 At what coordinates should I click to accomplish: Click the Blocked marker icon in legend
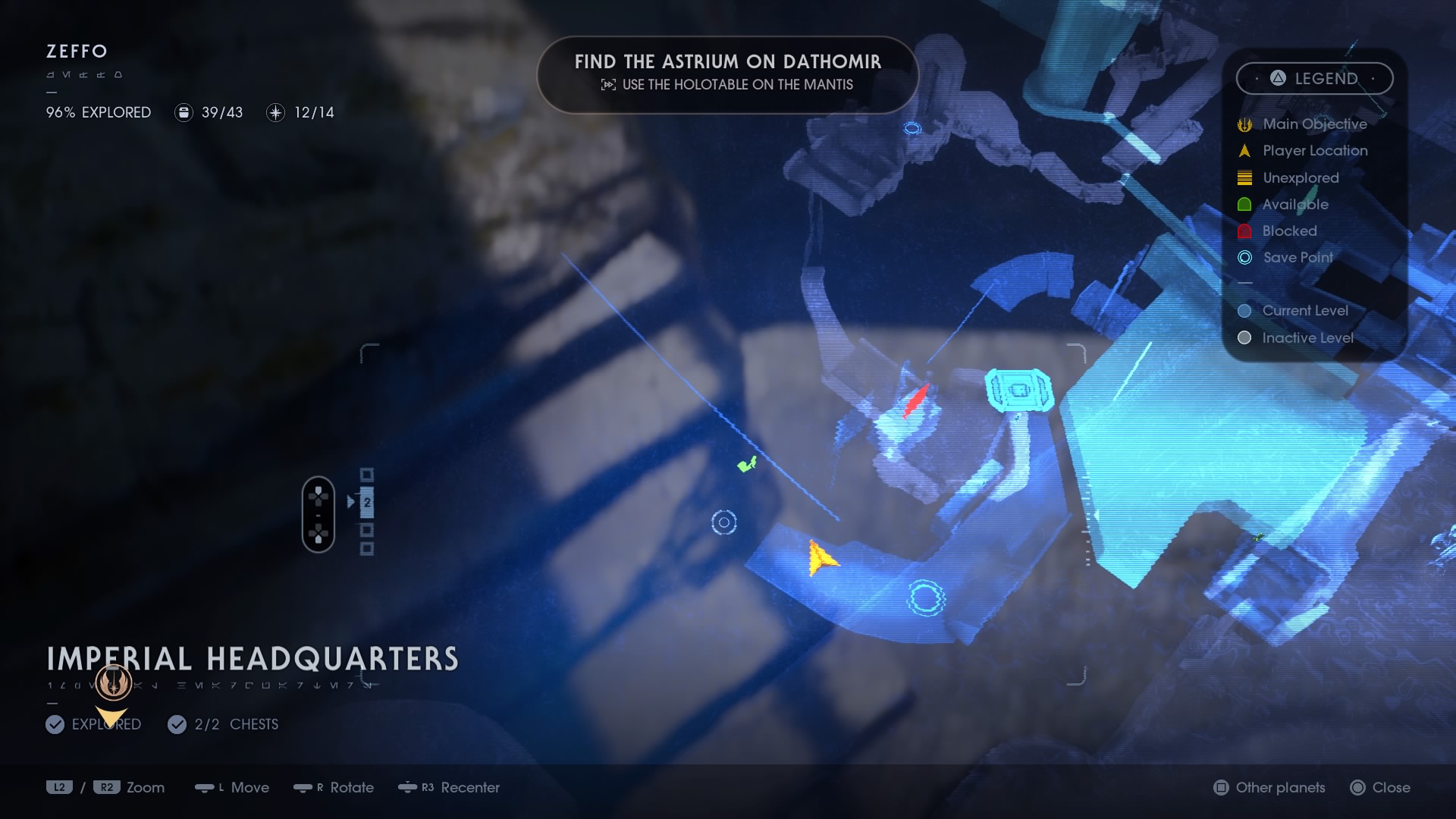pos(1244,231)
